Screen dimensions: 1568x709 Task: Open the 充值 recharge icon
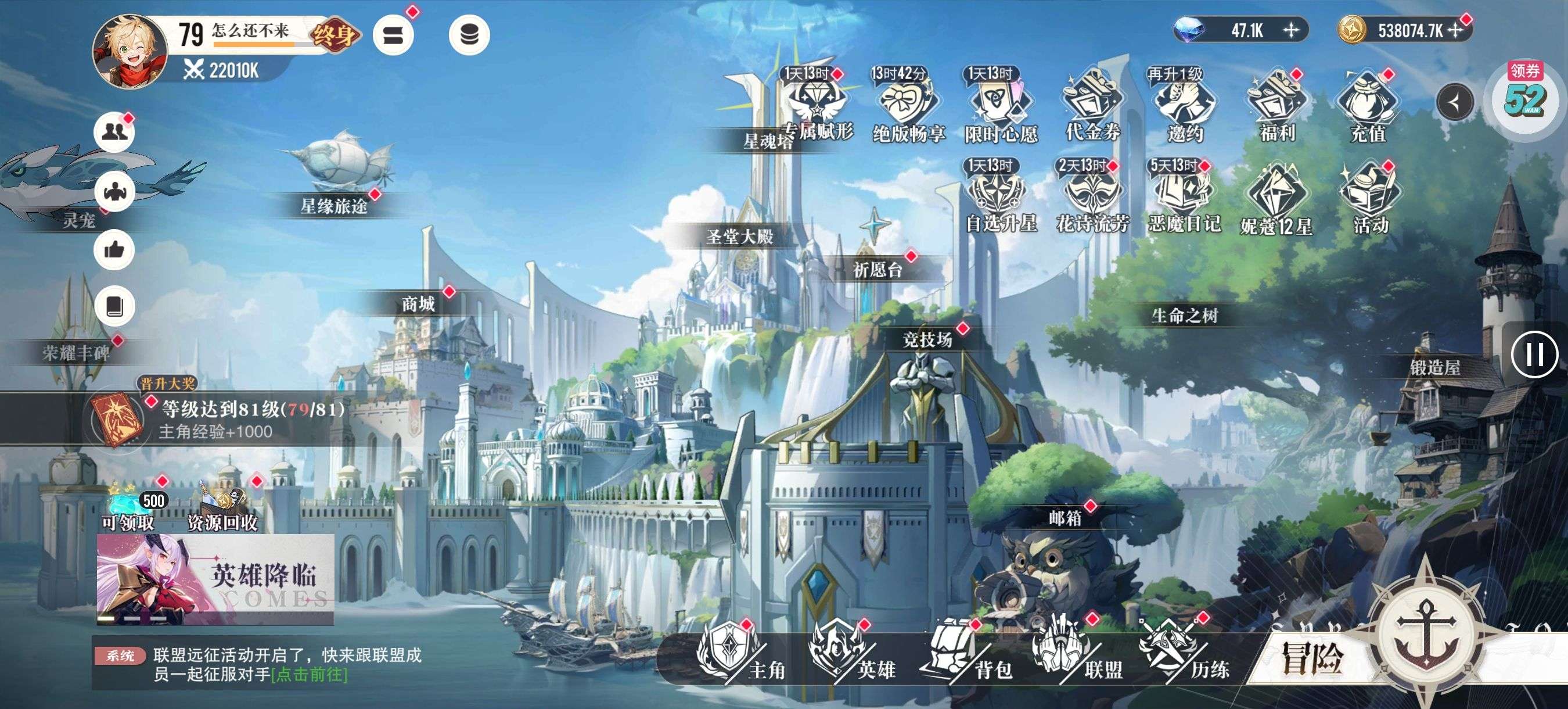[1367, 106]
